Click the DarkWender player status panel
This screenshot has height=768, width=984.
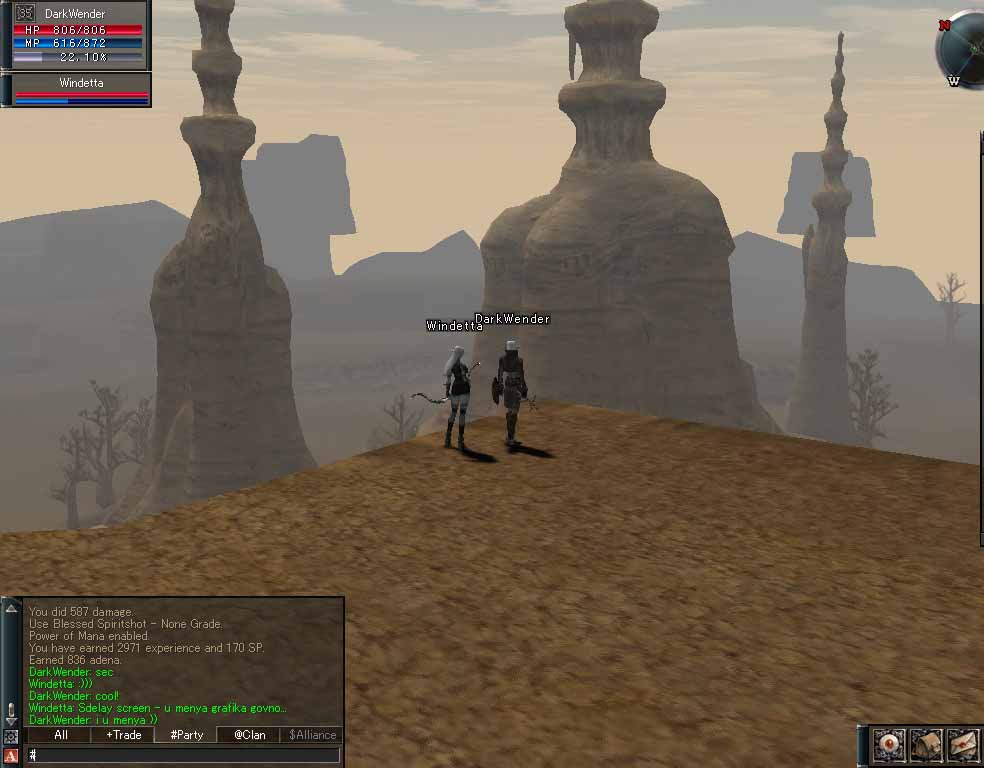pyautogui.click(x=80, y=35)
